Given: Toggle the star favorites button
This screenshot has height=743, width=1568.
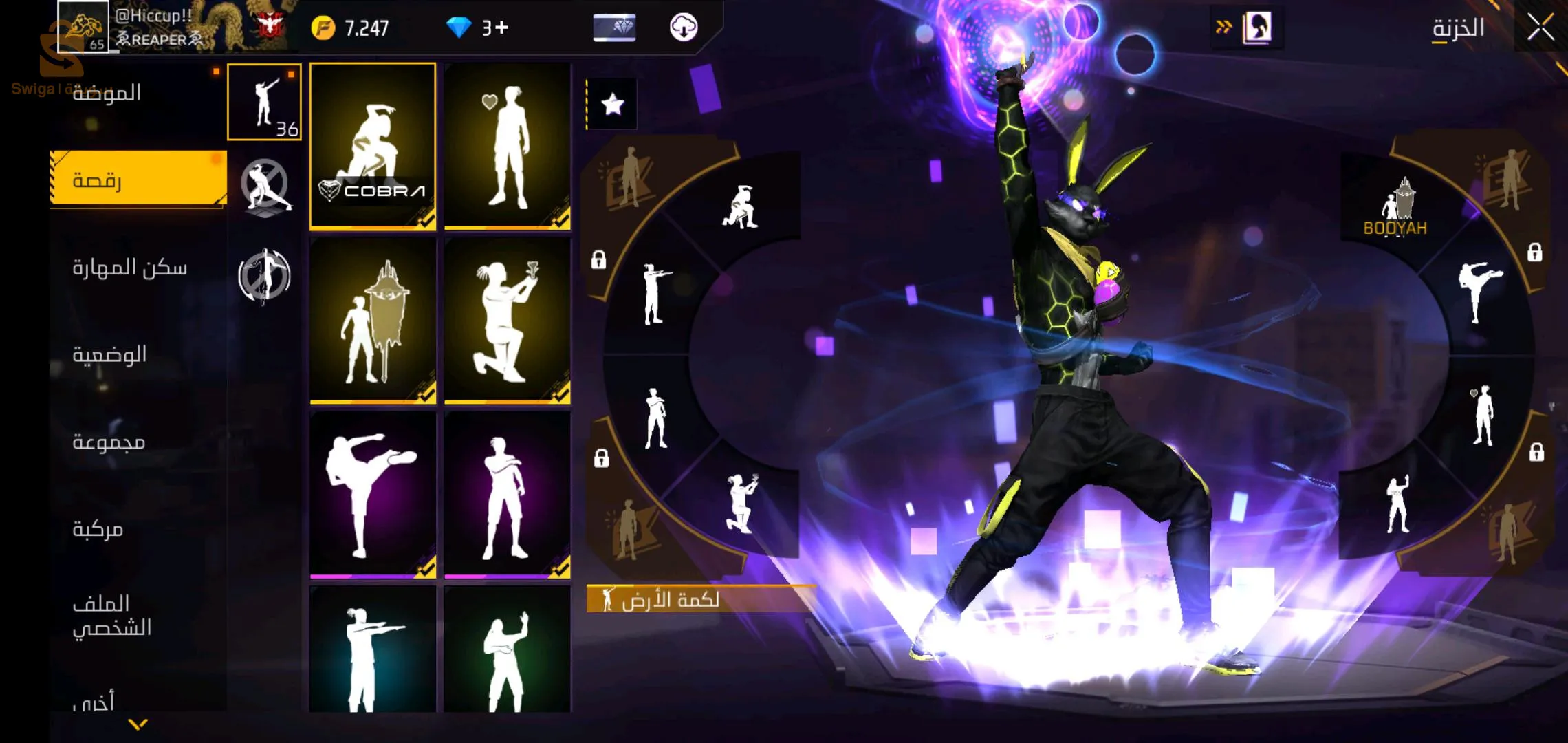Looking at the screenshot, I should click(612, 105).
